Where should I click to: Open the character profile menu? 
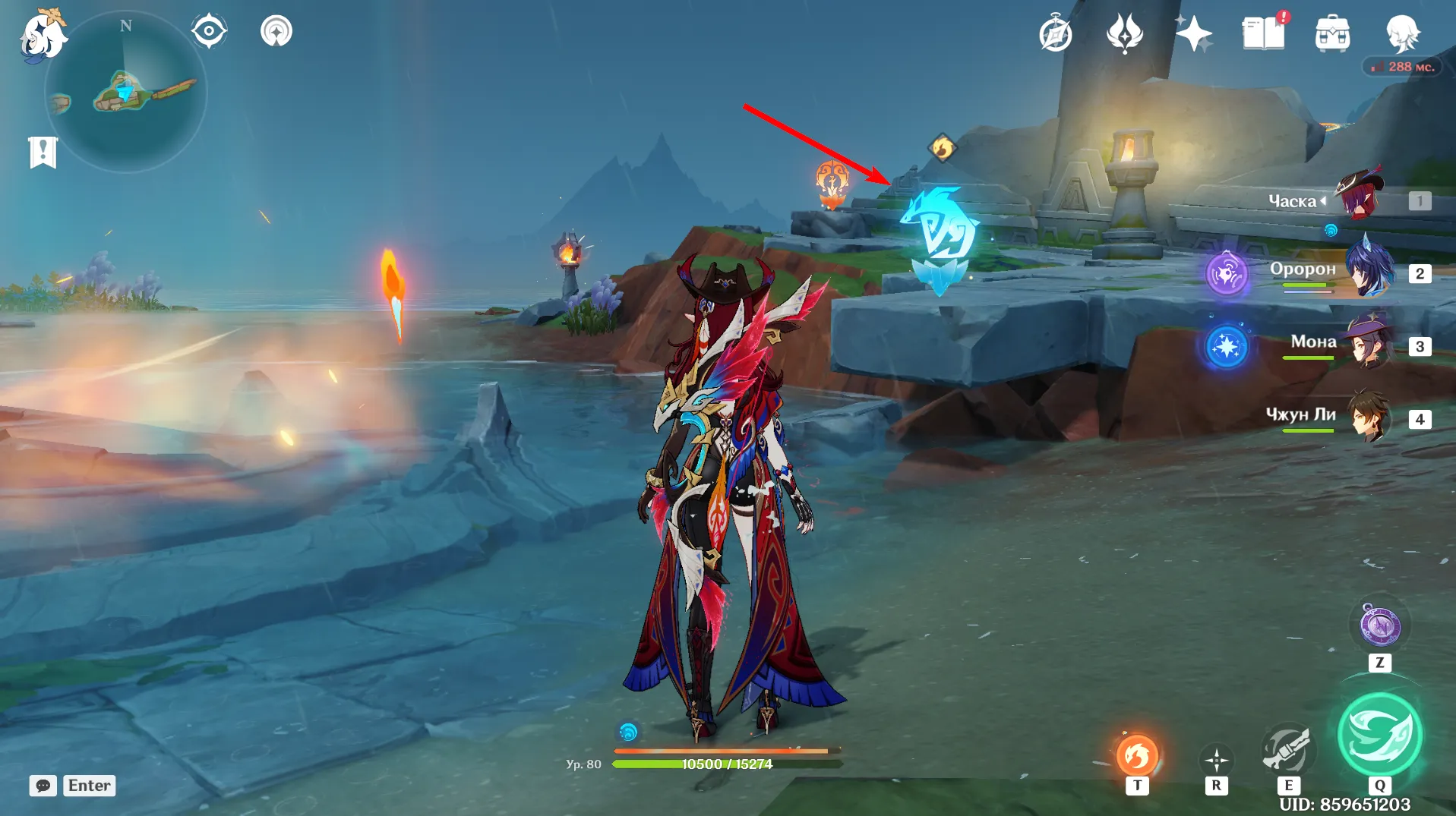pyautogui.click(x=1401, y=33)
